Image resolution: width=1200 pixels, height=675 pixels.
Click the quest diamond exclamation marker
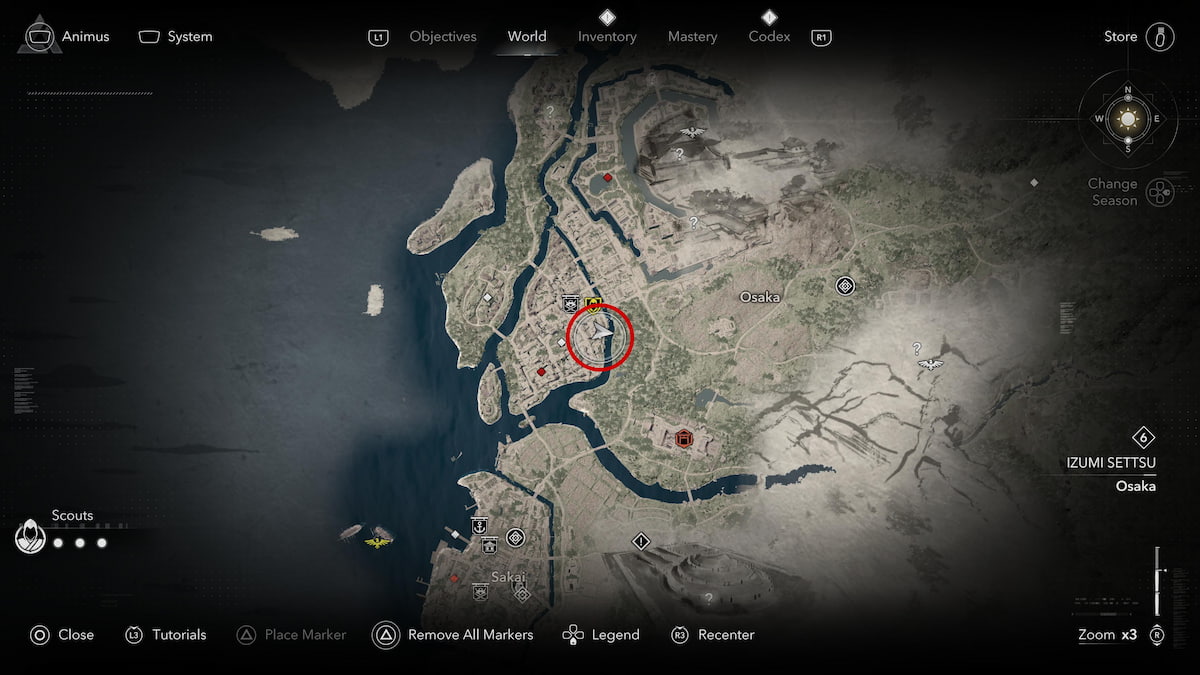pos(641,541)
